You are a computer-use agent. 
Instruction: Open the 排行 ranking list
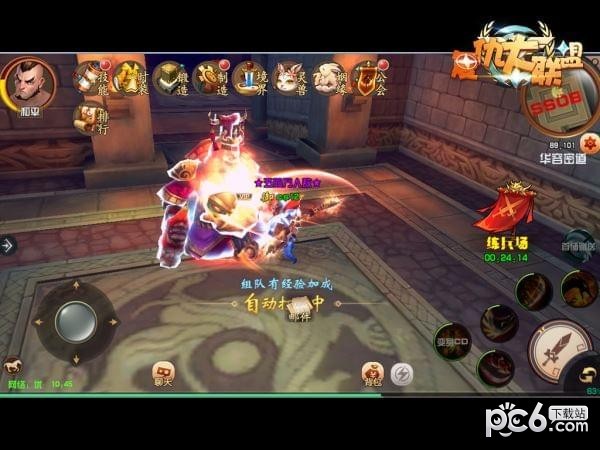point(90,118)
